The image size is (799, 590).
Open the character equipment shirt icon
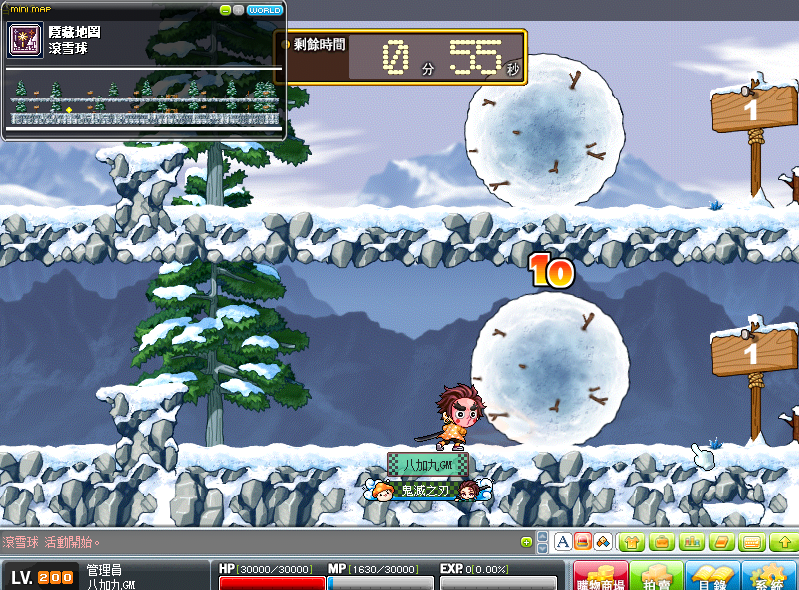632,542
